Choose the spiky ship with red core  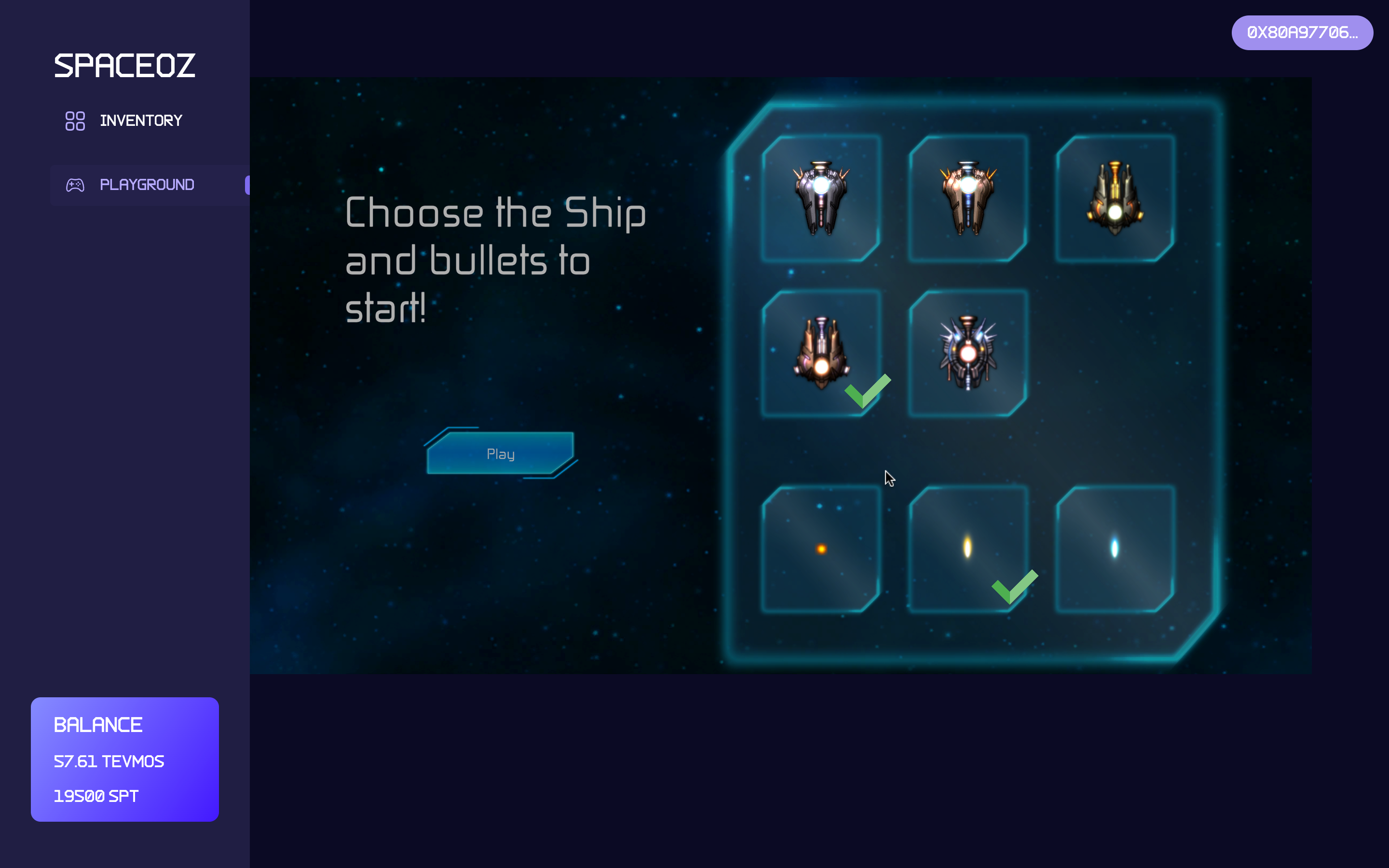pos(967,353)
